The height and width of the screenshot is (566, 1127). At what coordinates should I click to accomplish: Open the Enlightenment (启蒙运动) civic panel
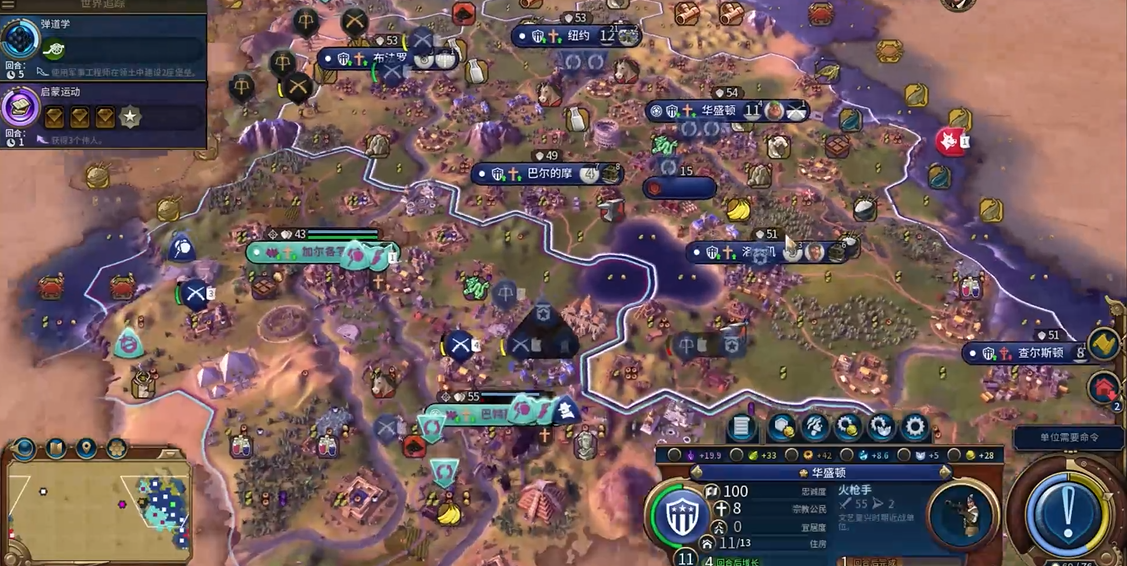(x=105, y=110)
